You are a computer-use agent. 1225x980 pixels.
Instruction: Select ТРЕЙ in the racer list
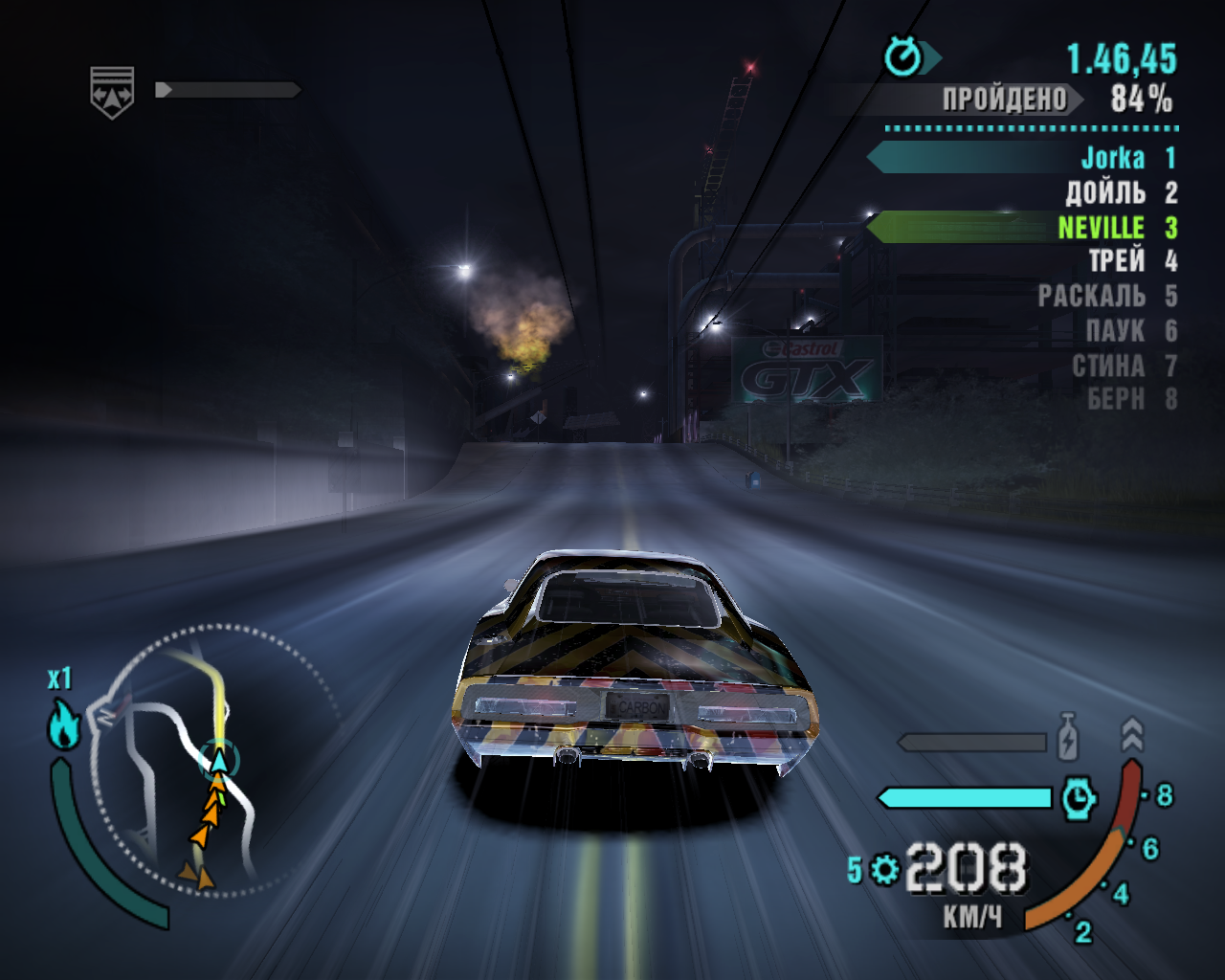click(x=1116, y=261)
